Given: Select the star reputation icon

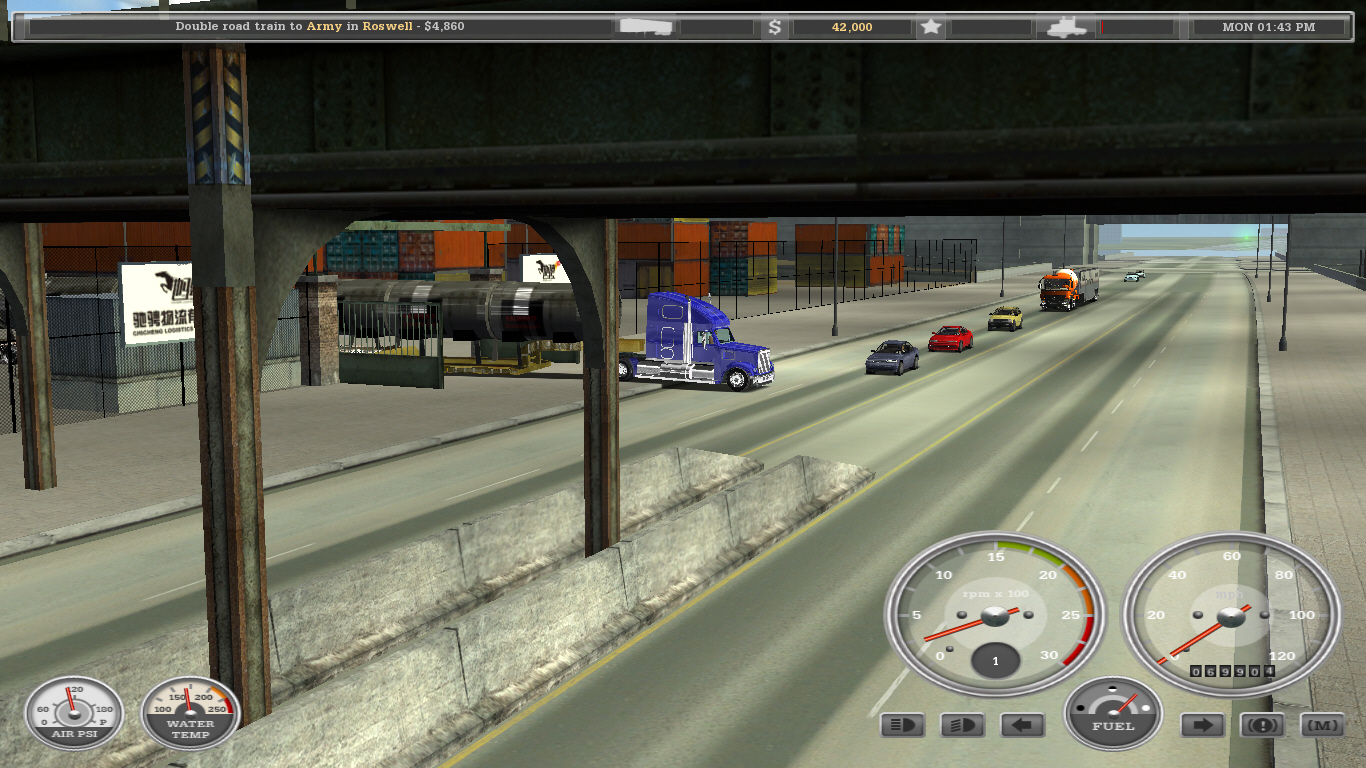Looking at the screenshot, I should point(931,27).
